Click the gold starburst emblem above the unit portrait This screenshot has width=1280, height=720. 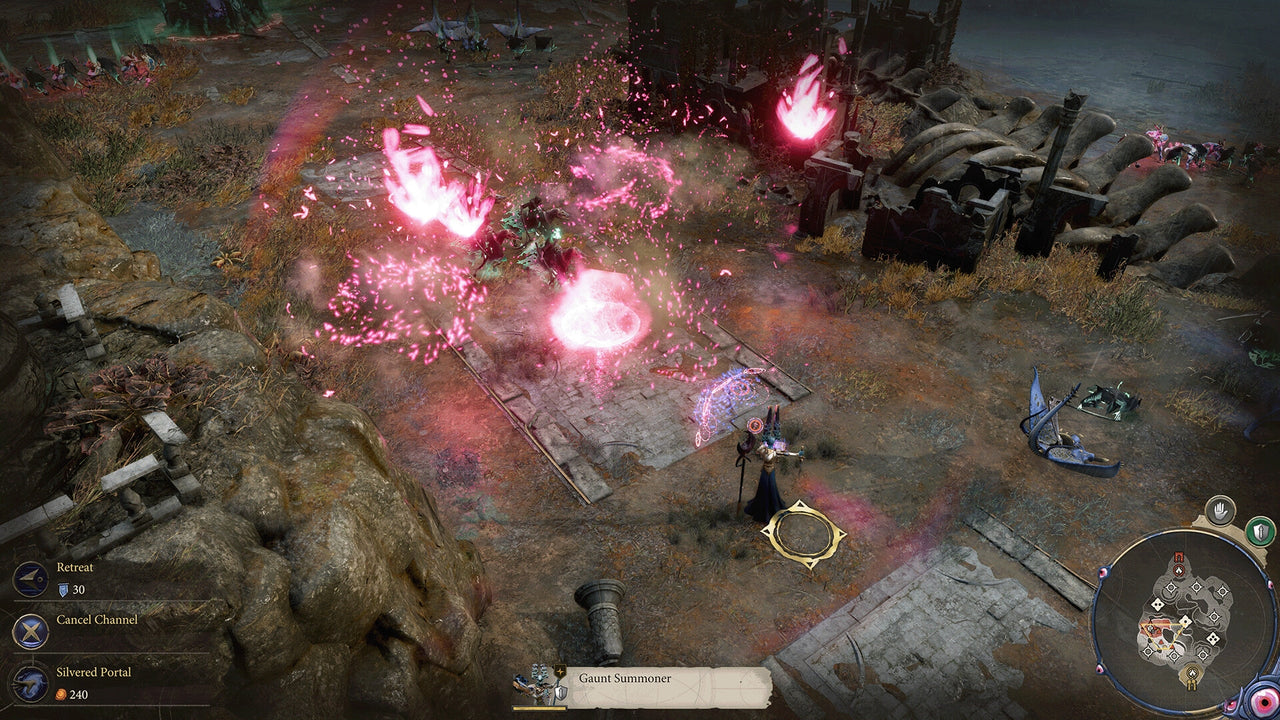click(560, 671)
